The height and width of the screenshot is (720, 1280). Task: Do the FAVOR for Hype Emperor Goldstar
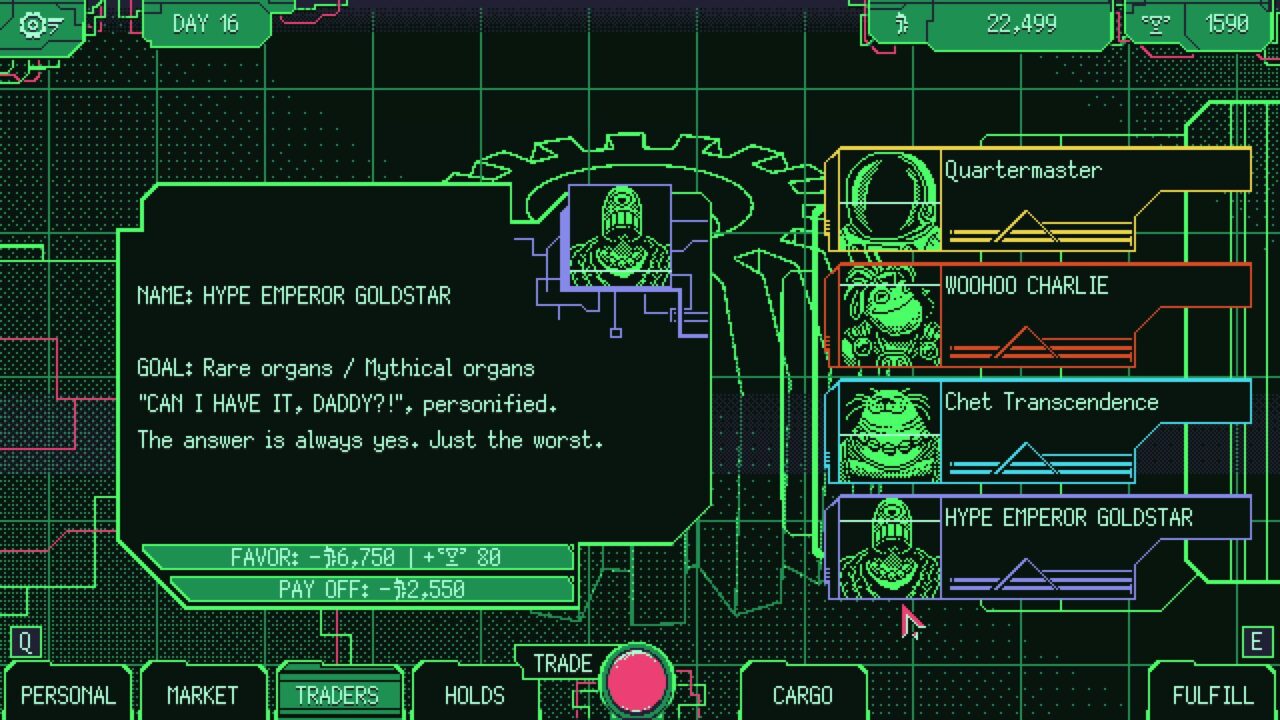click(358, 557)
